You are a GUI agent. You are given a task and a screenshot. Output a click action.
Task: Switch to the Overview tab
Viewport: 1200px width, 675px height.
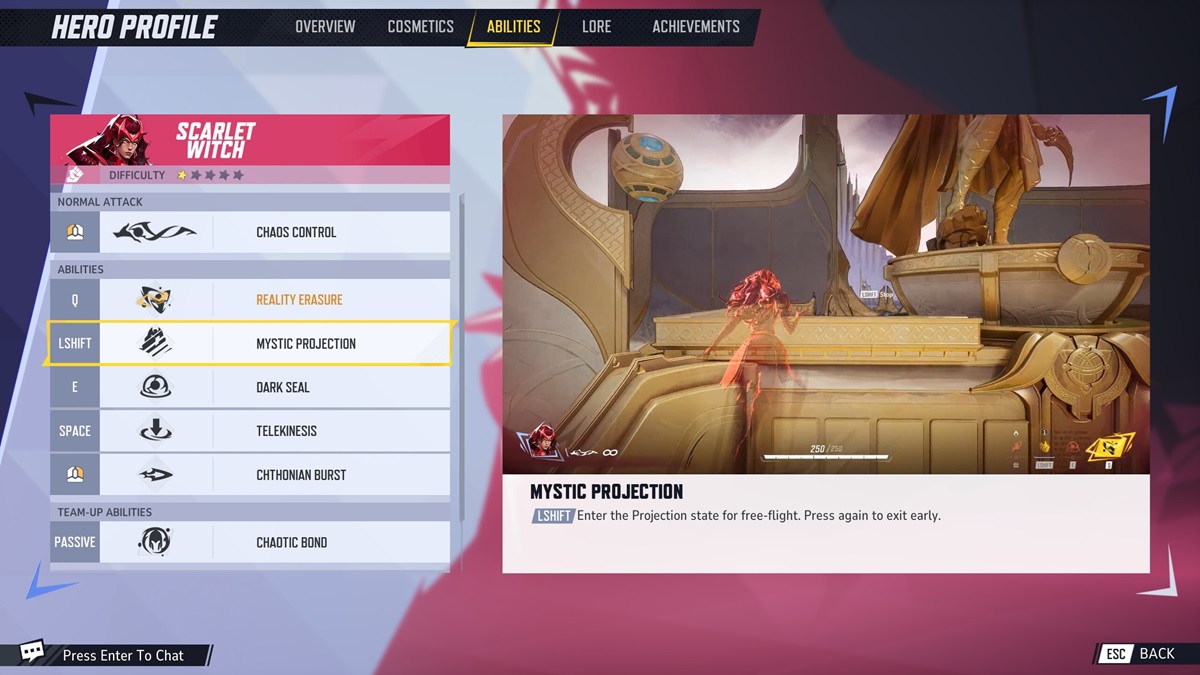tap(325, 27)
